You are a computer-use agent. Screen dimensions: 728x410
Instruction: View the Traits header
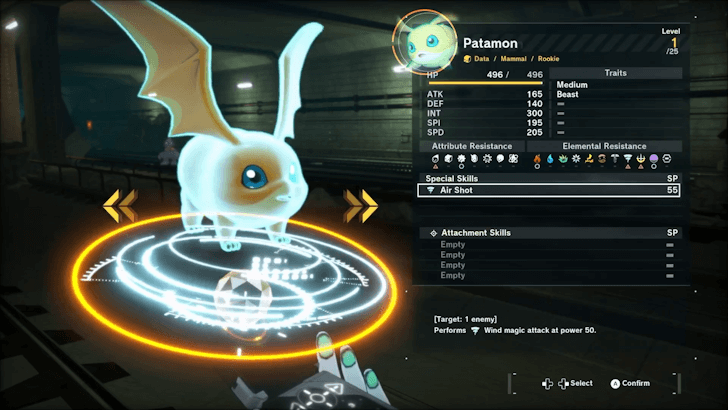point(616,73)
